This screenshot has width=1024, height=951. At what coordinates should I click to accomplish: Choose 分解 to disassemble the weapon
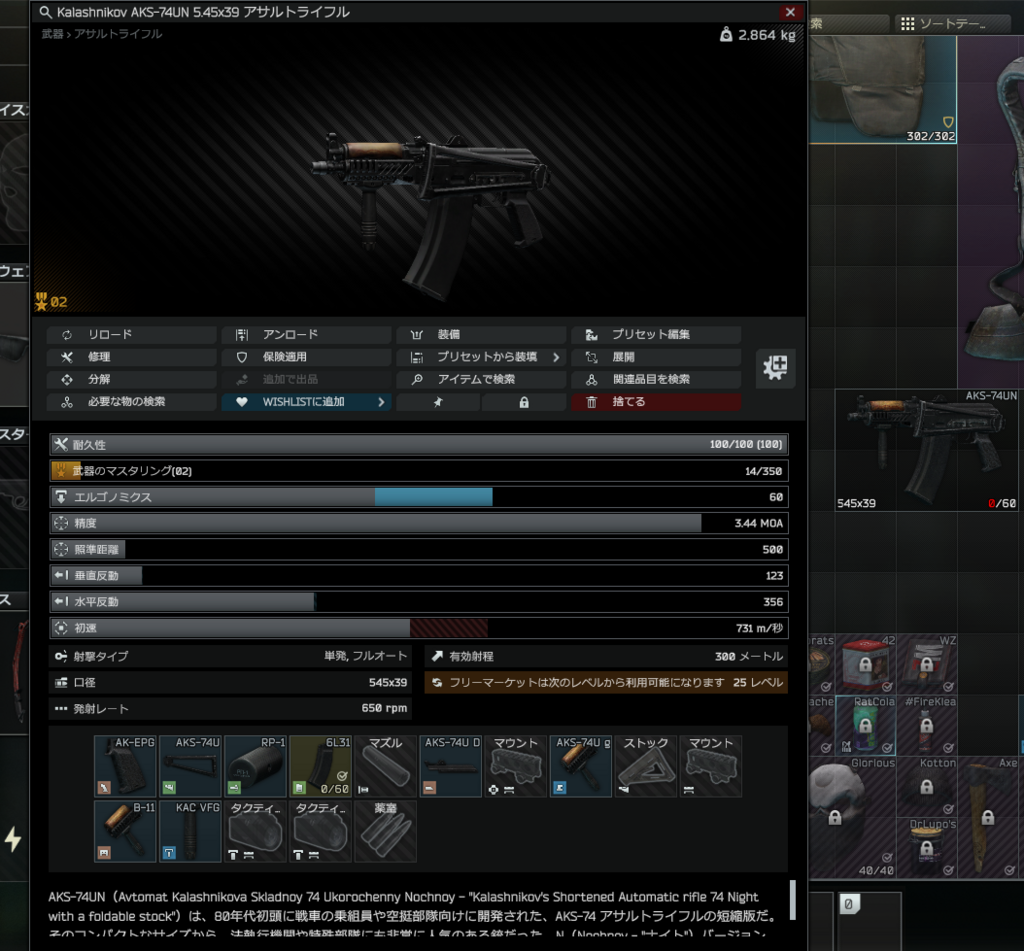[131, 380]
